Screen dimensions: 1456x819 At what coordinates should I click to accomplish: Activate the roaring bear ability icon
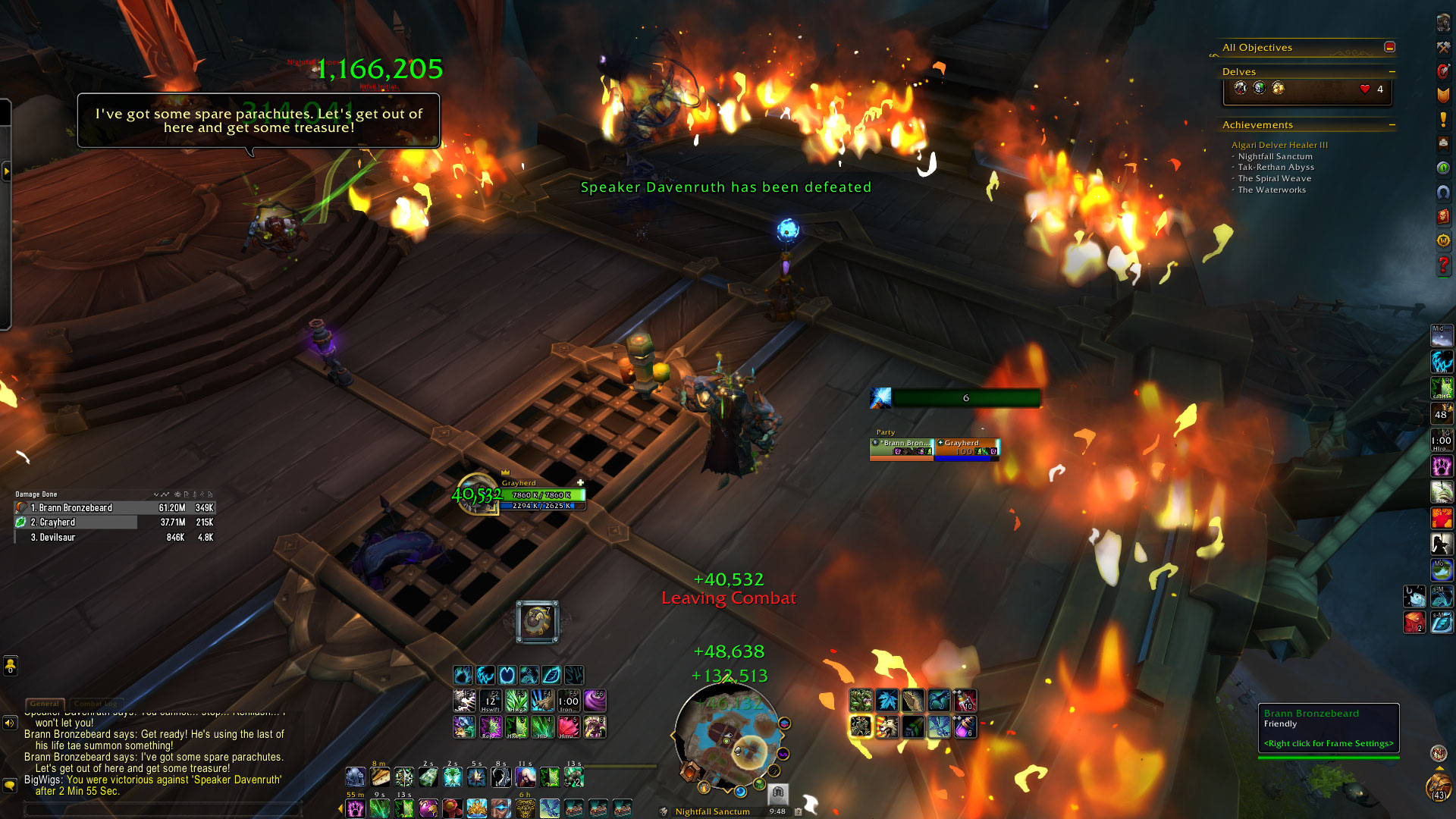click(886, 726)
